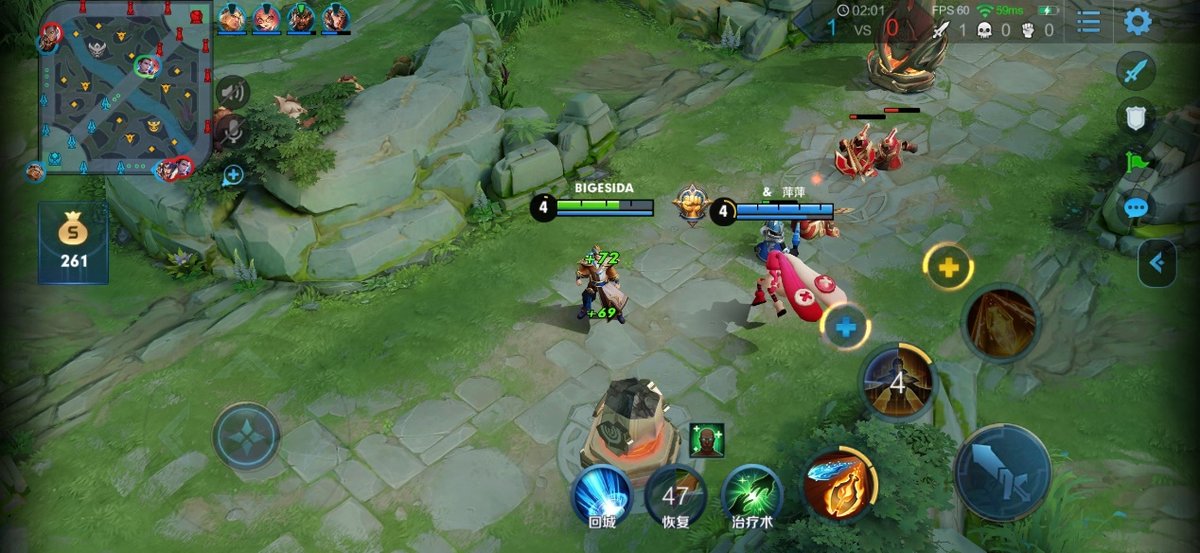Tap the minimap to view the battlefield

(124, 88)
